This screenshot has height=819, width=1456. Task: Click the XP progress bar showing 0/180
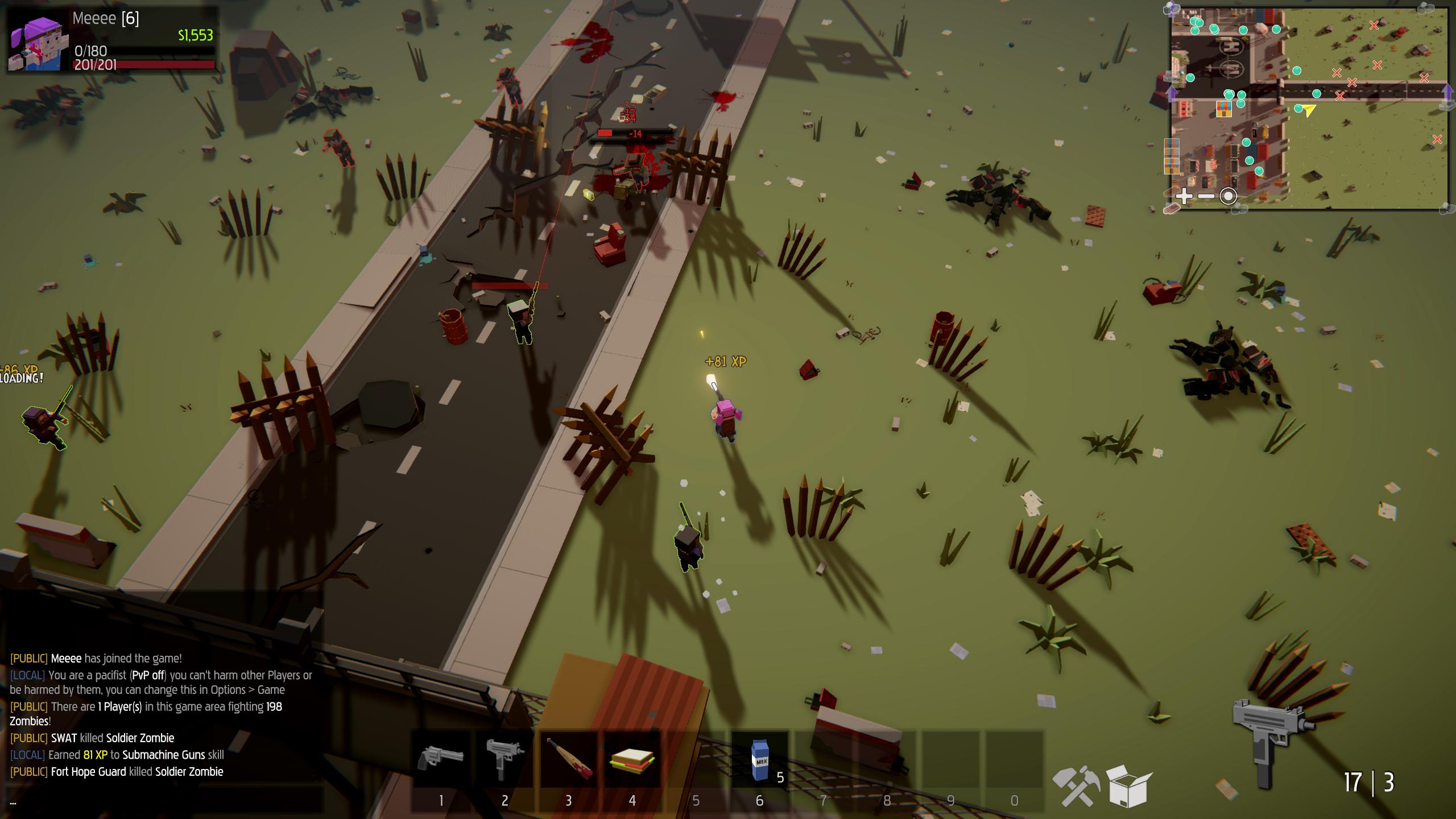(142, 51)
